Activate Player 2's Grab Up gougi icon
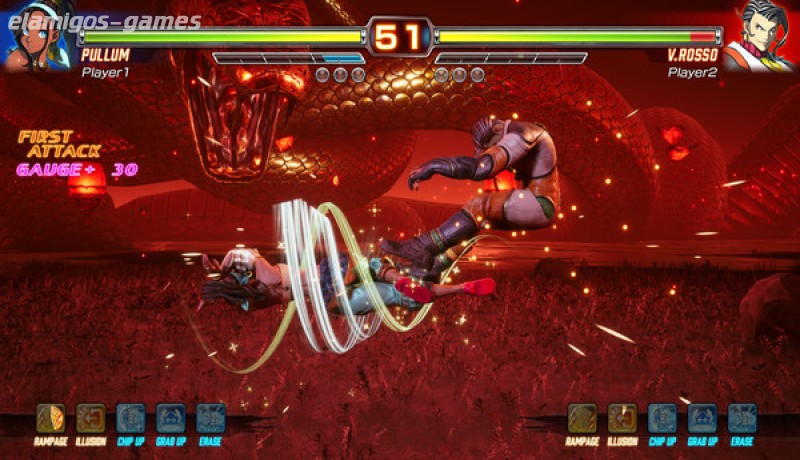800x460 pixels. [x=702, y=417]
